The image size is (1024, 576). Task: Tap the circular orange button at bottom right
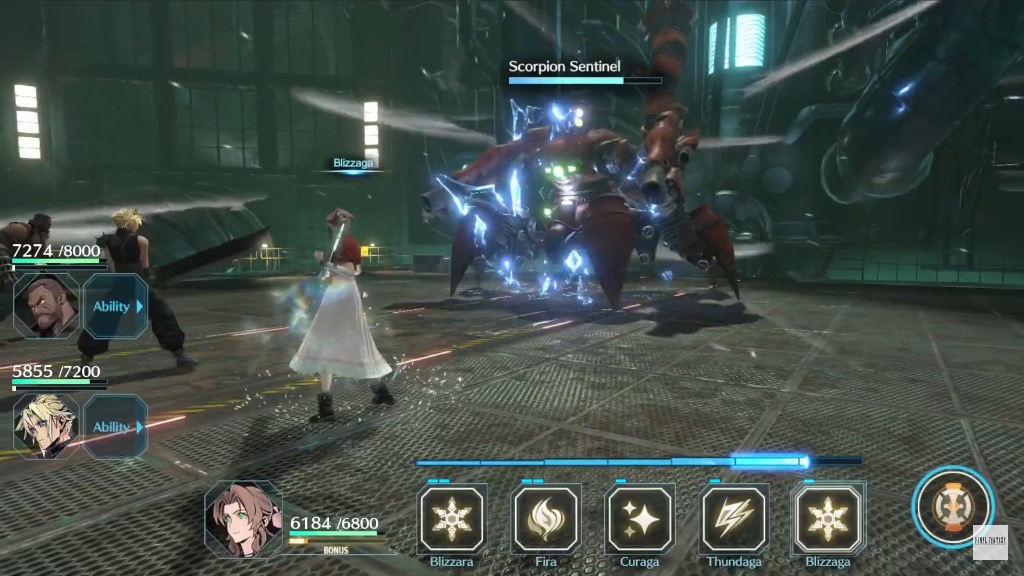pos(953,507)
